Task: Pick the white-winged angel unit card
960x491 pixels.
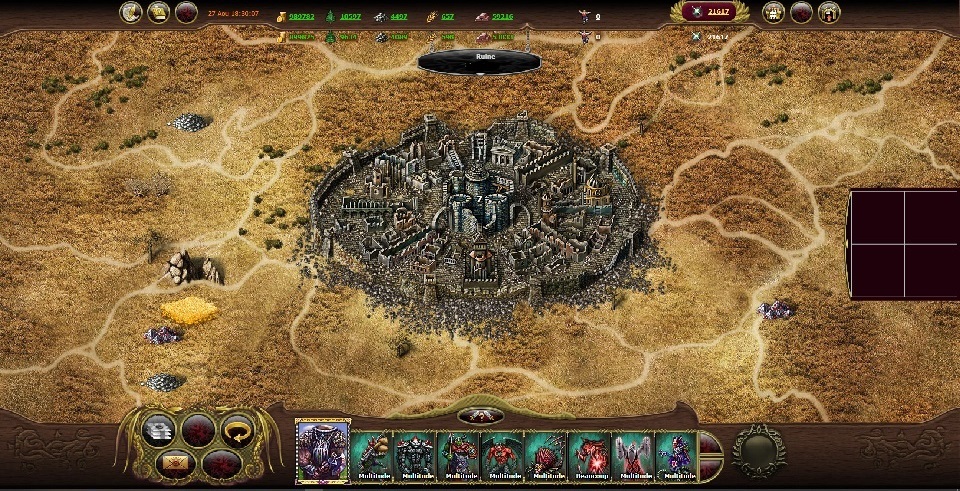Action: (x=632, y=454)
